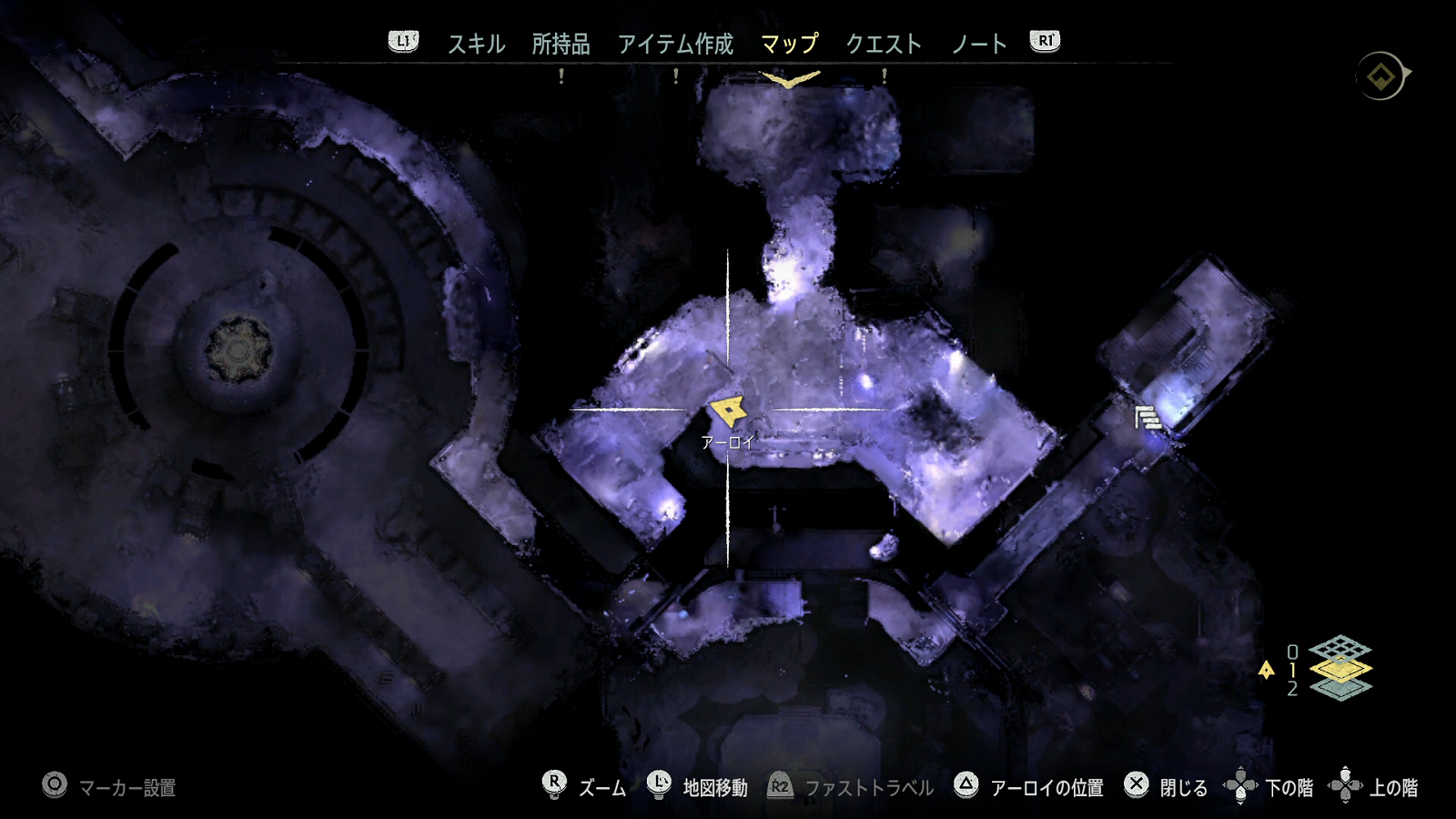Click the diamond compass icon
Image resolution: width=1456 pixels, height=819 pixels.
[x=1381, y=76]
